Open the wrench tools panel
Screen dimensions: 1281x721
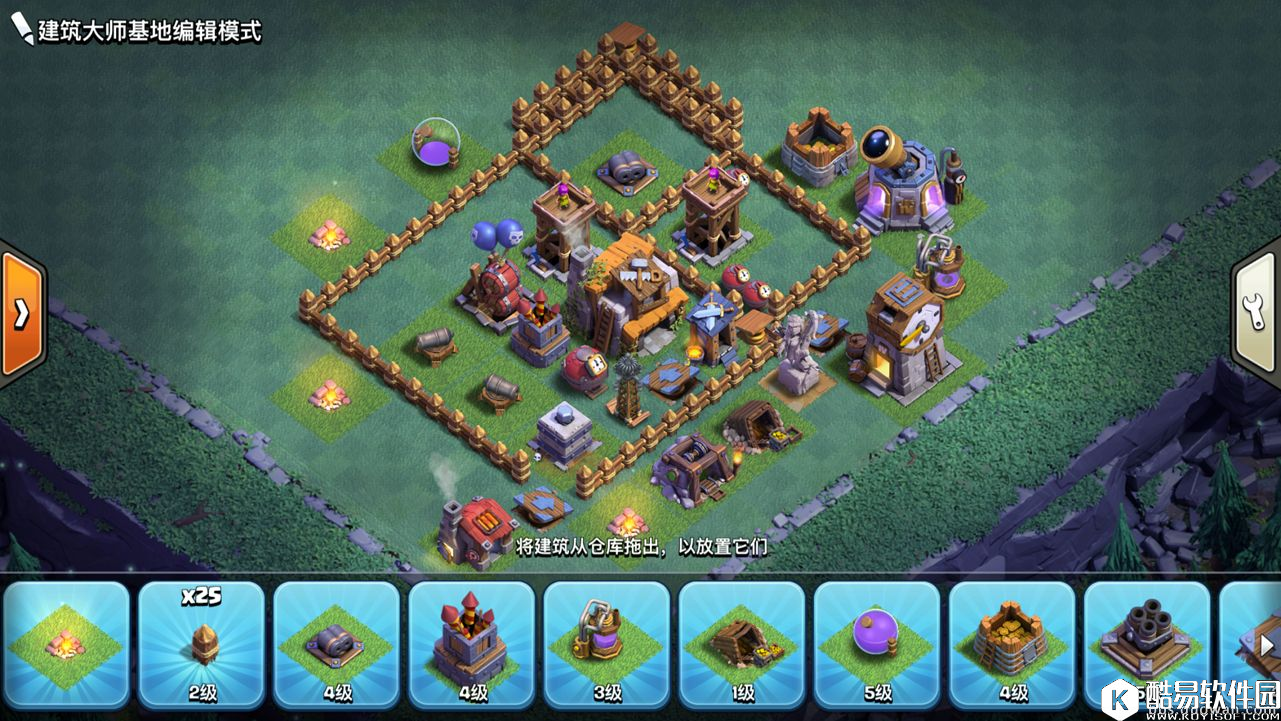1258,312
